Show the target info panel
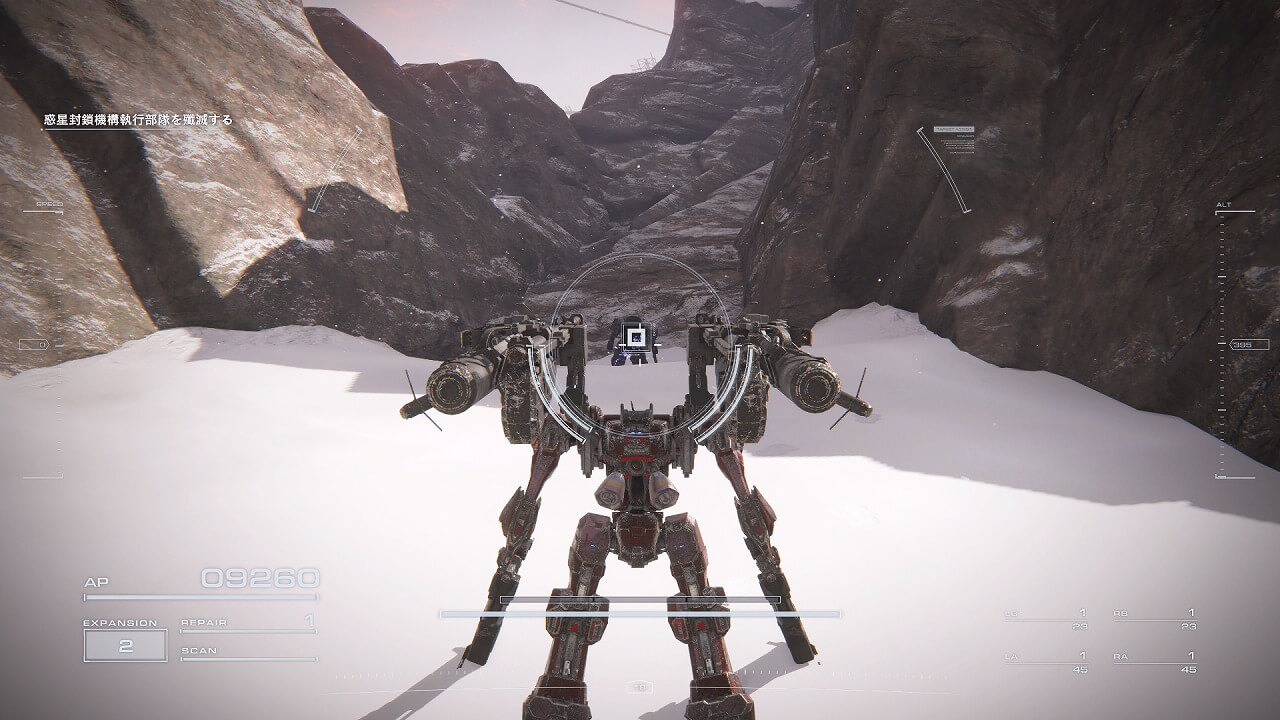Image resolution: width=1280 pixels, height=720 pixels. (x=954, y=140)
